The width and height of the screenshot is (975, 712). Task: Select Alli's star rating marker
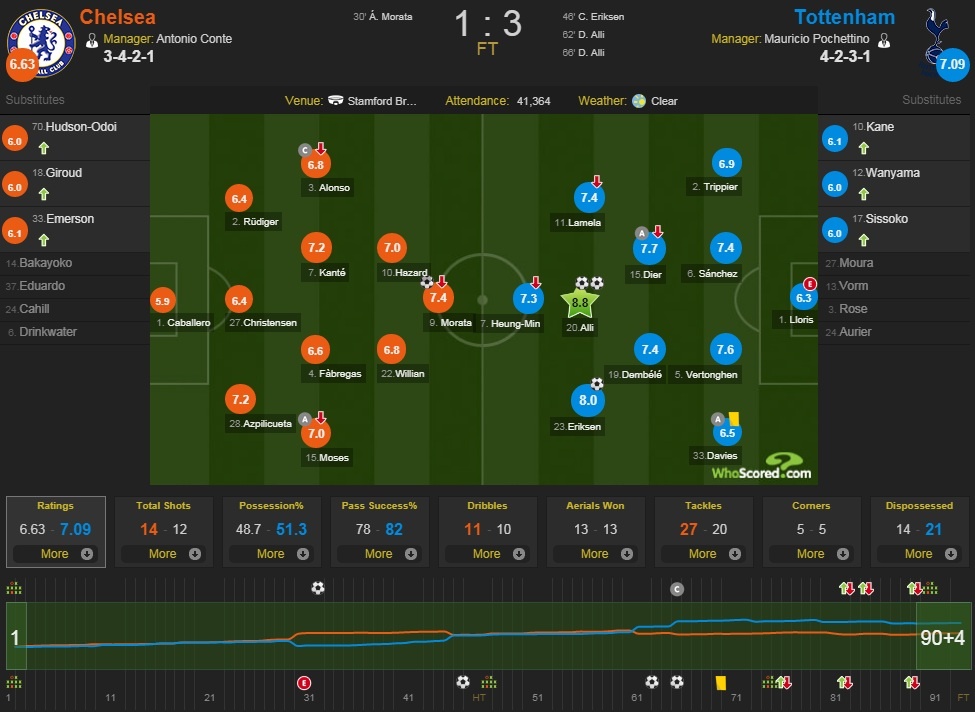pyautogui.click(x=580, y=301)
